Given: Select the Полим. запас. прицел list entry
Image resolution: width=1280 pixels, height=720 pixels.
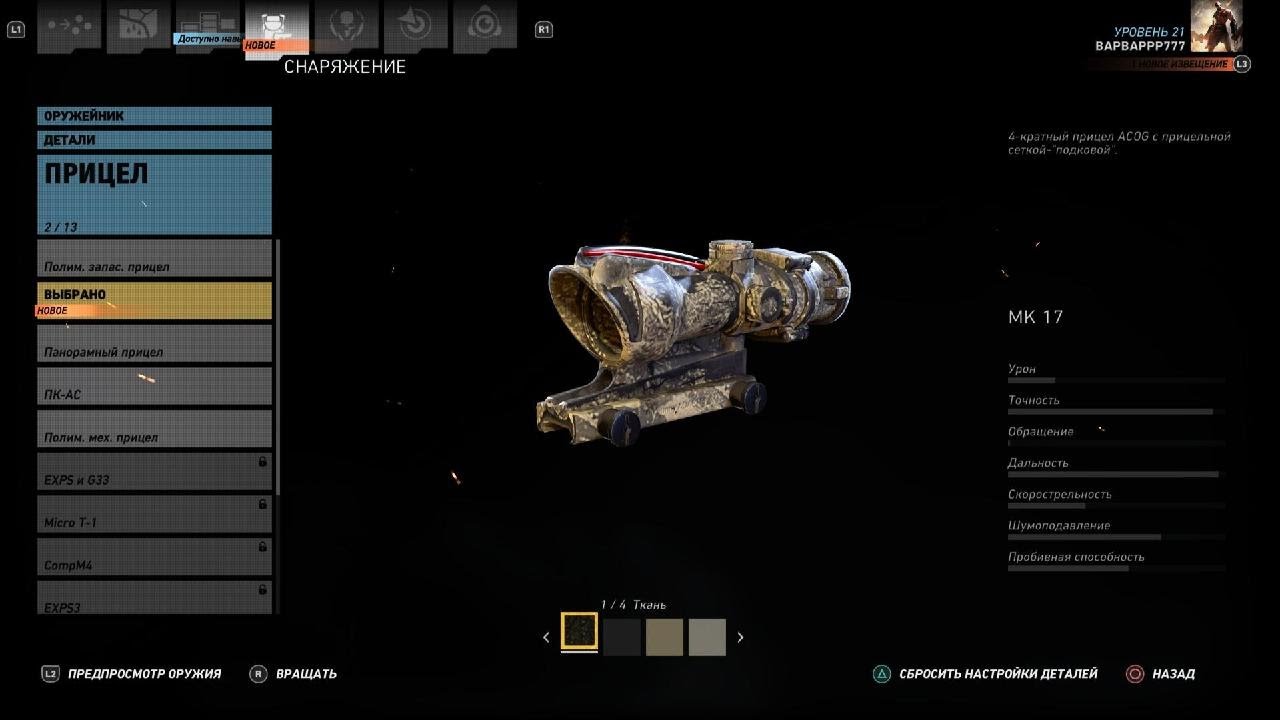Looking at the screenshot, I should [154, 258].
